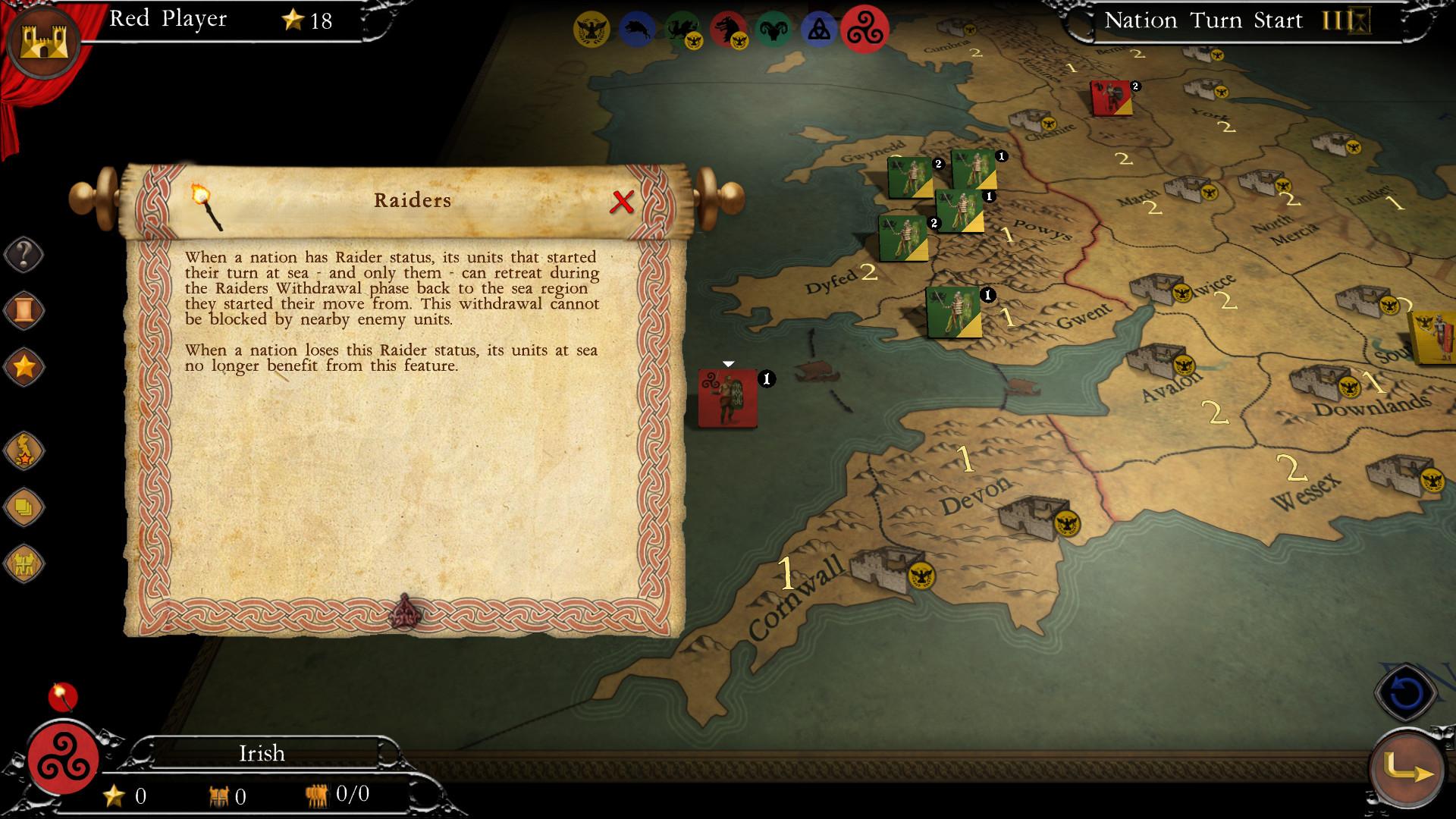Open the help question mark panel
This screenshot has height=819, width=1456.
(x=24, y=254)
